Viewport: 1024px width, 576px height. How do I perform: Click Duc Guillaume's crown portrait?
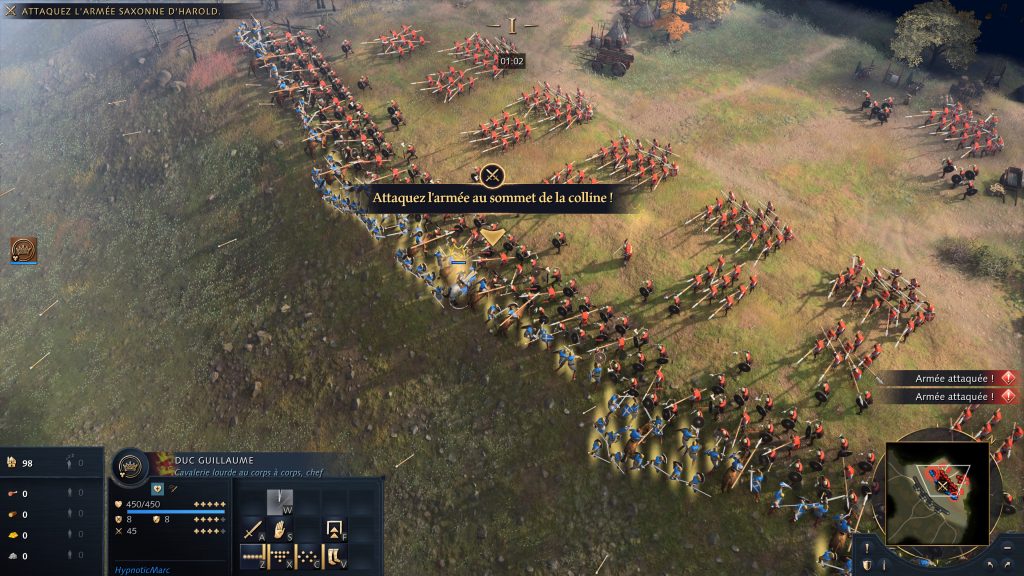pos(130,467)
